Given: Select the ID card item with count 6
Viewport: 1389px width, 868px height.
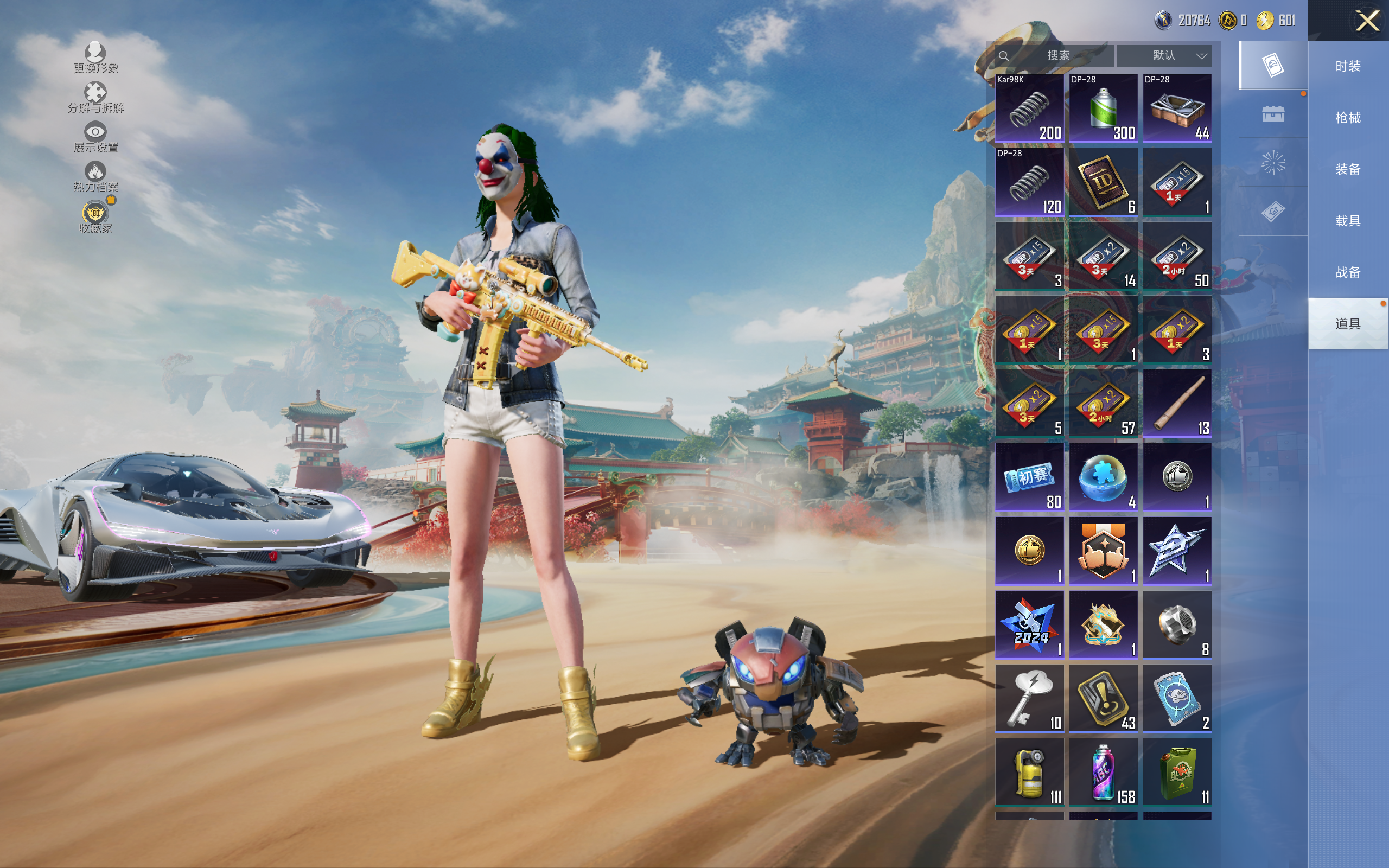Looking at the screenshot, I should point(1103,182).
